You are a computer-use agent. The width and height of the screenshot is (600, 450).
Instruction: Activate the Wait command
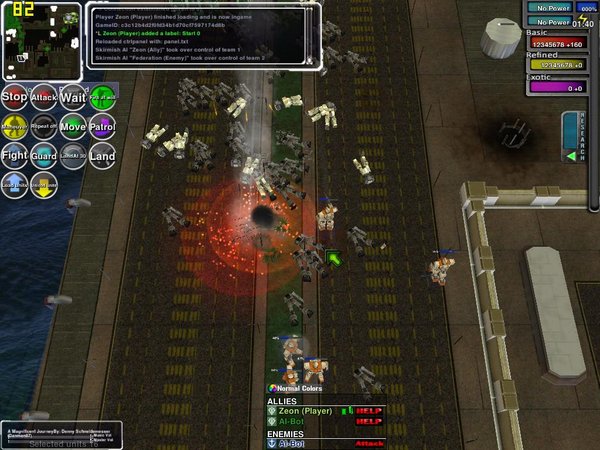coord(73,97)
